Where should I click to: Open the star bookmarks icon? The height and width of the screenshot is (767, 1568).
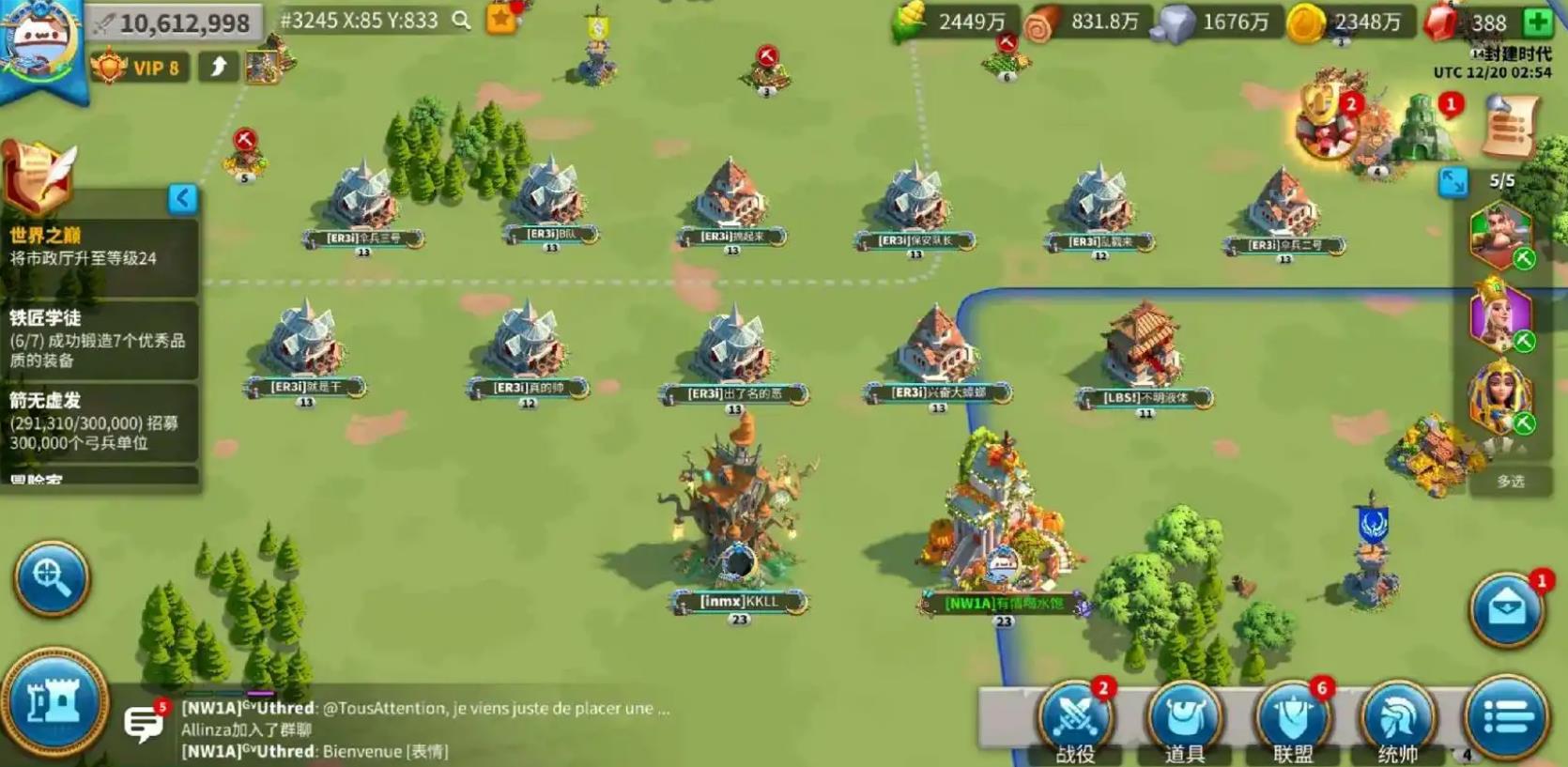point(502,18)
